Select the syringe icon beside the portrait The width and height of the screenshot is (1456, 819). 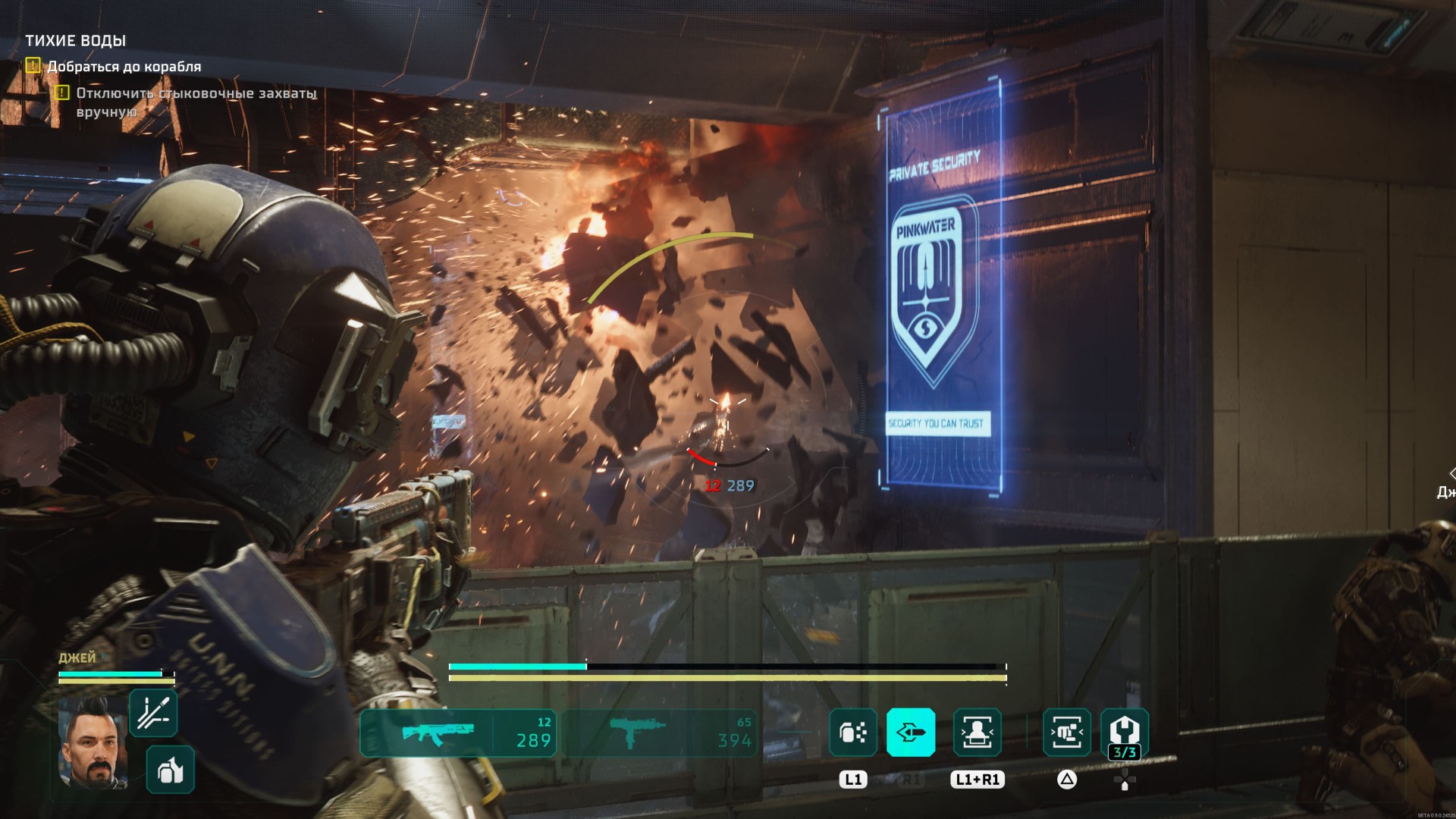(x=153, y=713)
